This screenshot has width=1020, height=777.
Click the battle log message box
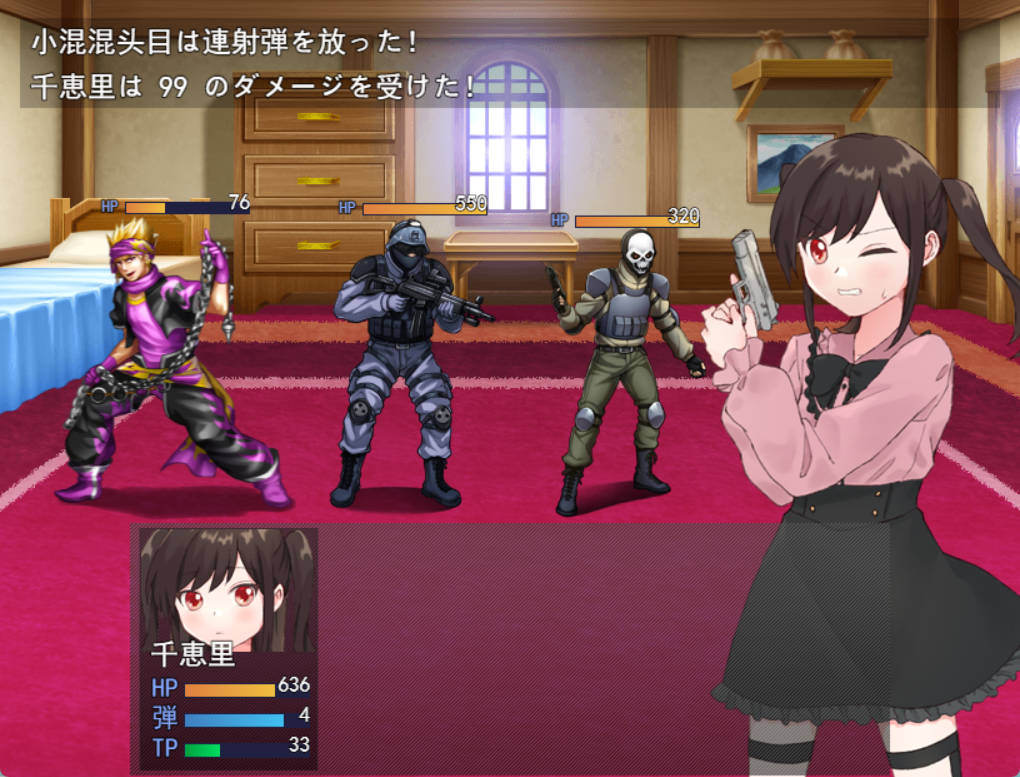490,64
